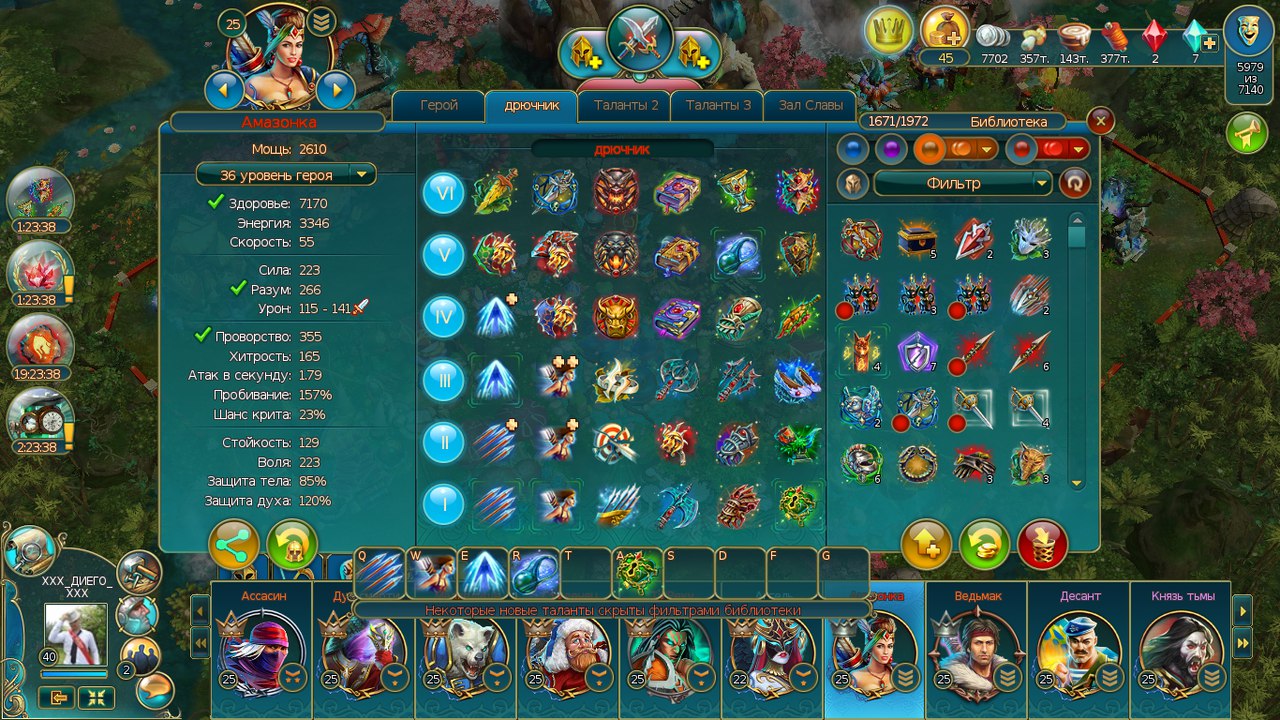Viewport: 1280px width, 720px height.
Task: Select the Князь тьмы hero card
Action: tap(1181, 650)
